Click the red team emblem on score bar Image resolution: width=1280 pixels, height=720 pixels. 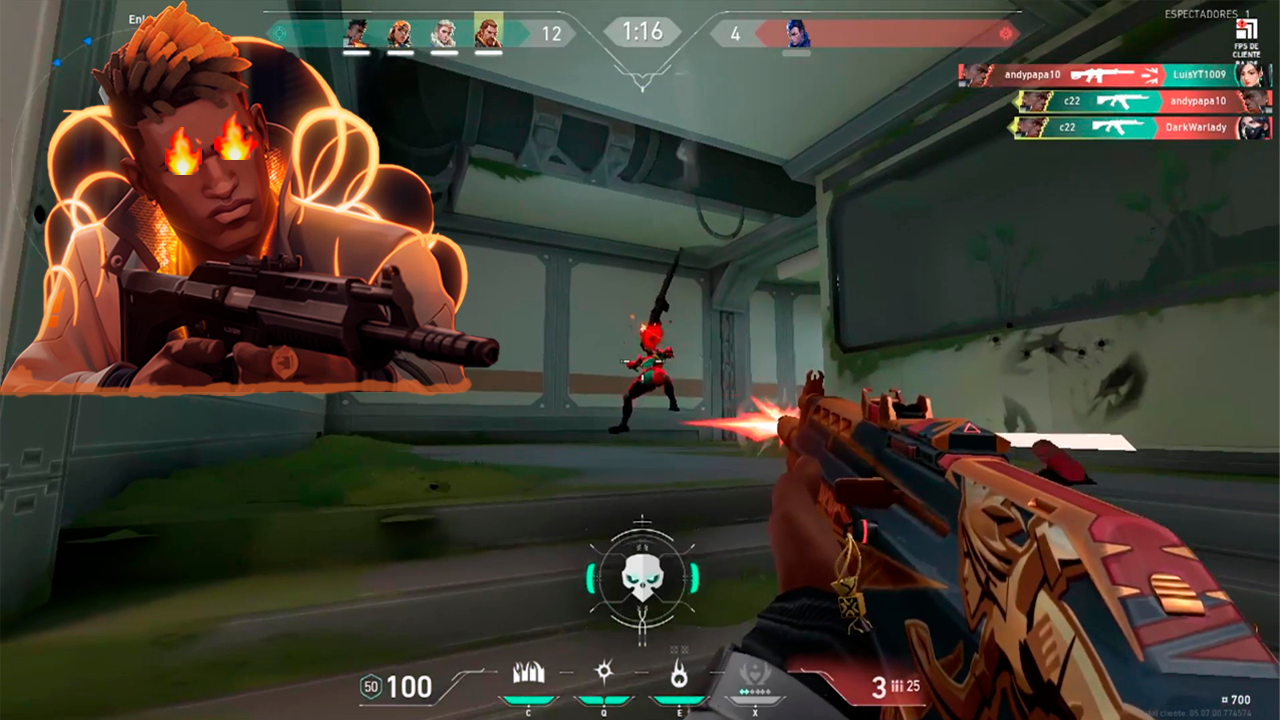point(1006,33)
